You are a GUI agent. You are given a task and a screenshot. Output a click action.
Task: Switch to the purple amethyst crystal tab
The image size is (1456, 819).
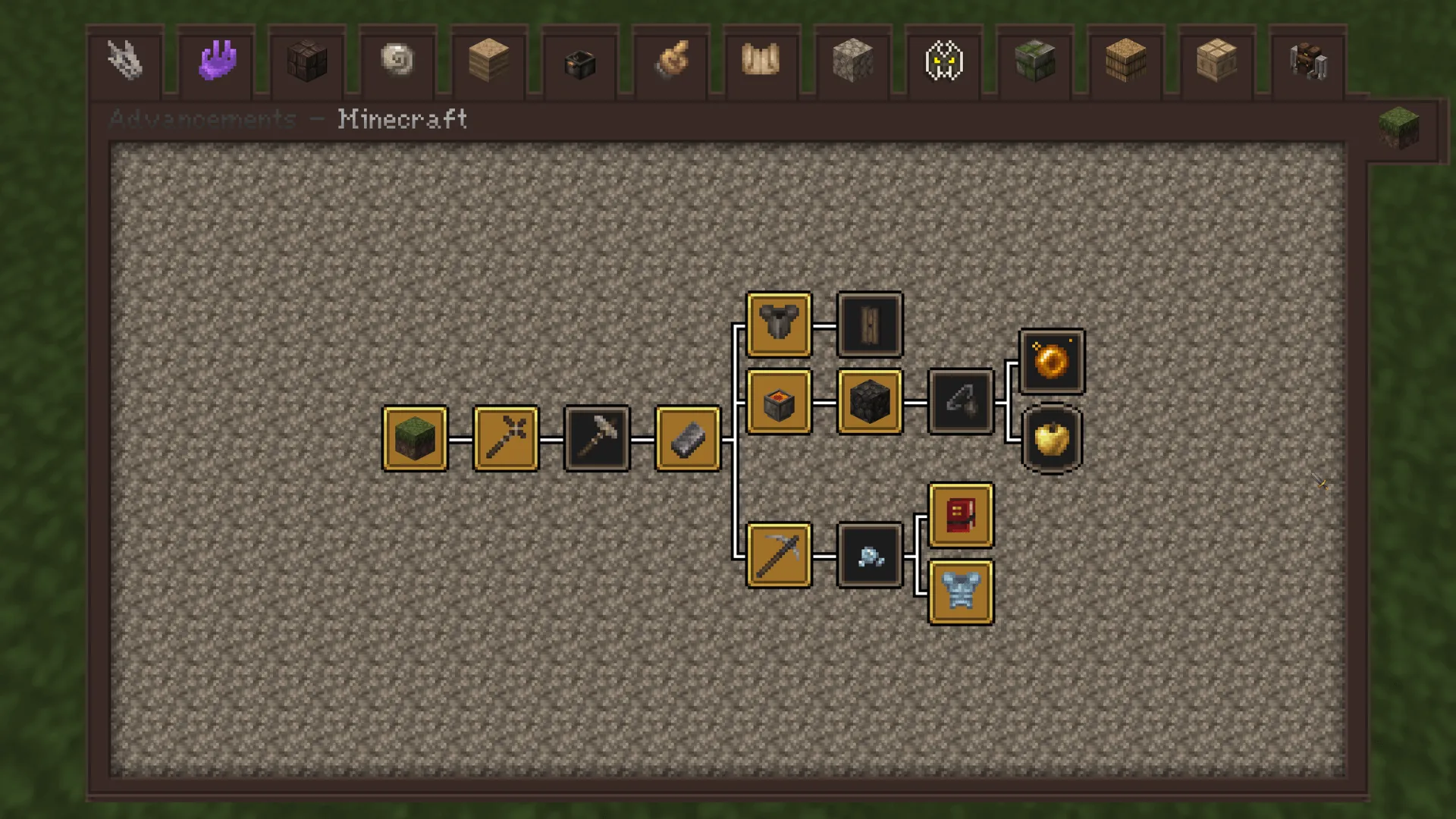coord(217,61)
